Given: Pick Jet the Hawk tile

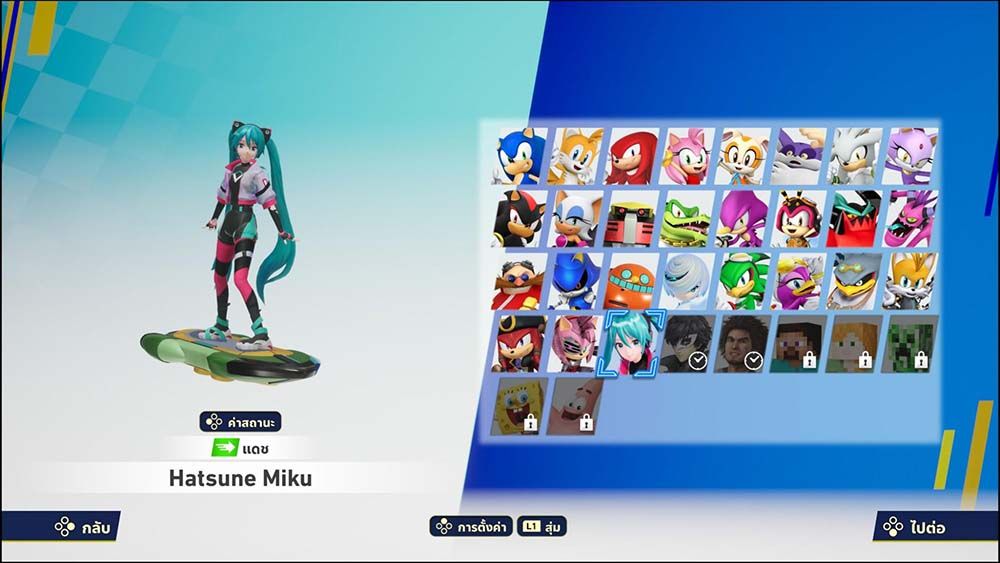Looking at the screenshot, I should click(x=743, y=281).
